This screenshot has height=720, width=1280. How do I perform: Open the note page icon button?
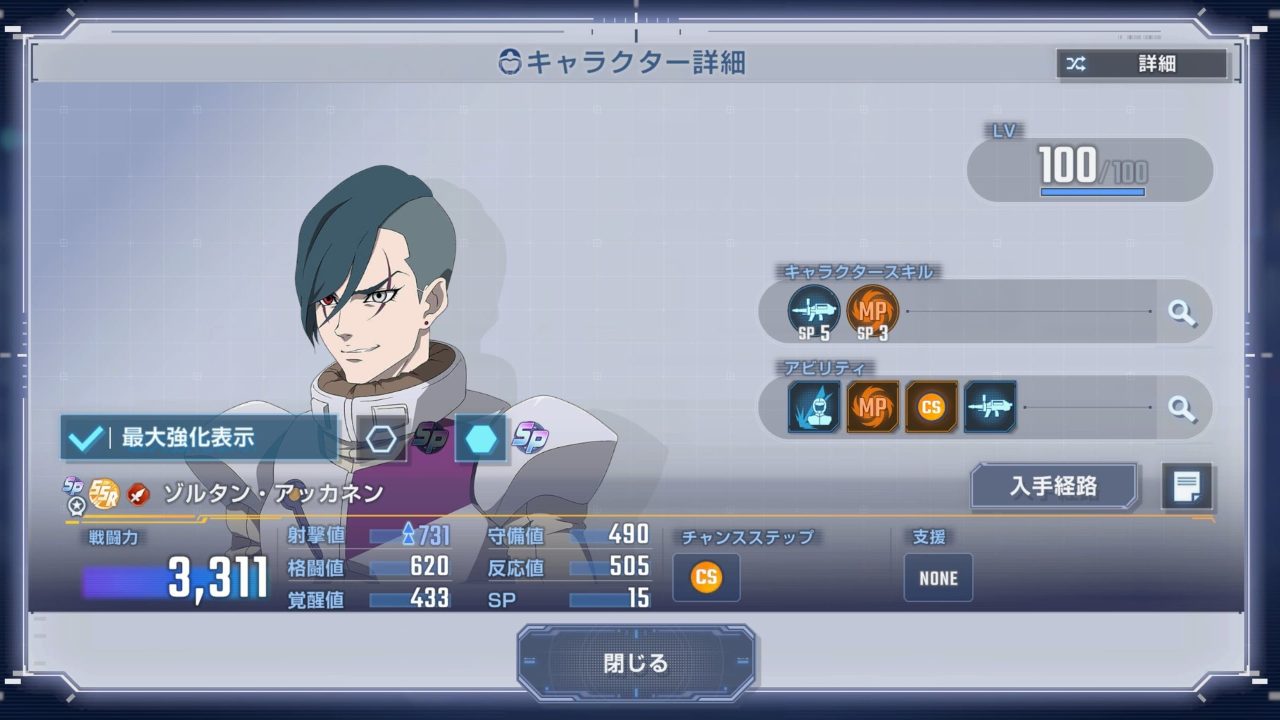click(x=1187, y=487)
